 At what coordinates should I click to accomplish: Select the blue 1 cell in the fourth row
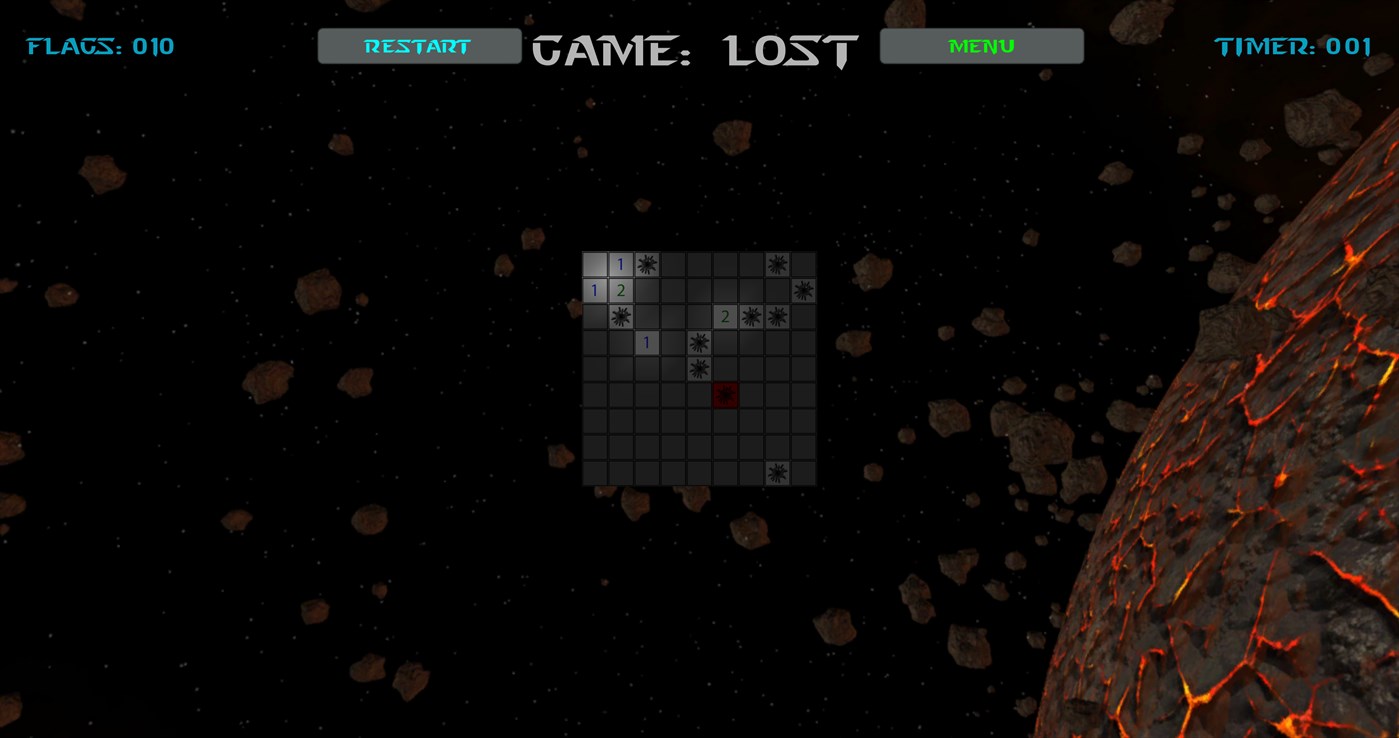[647, 342]
